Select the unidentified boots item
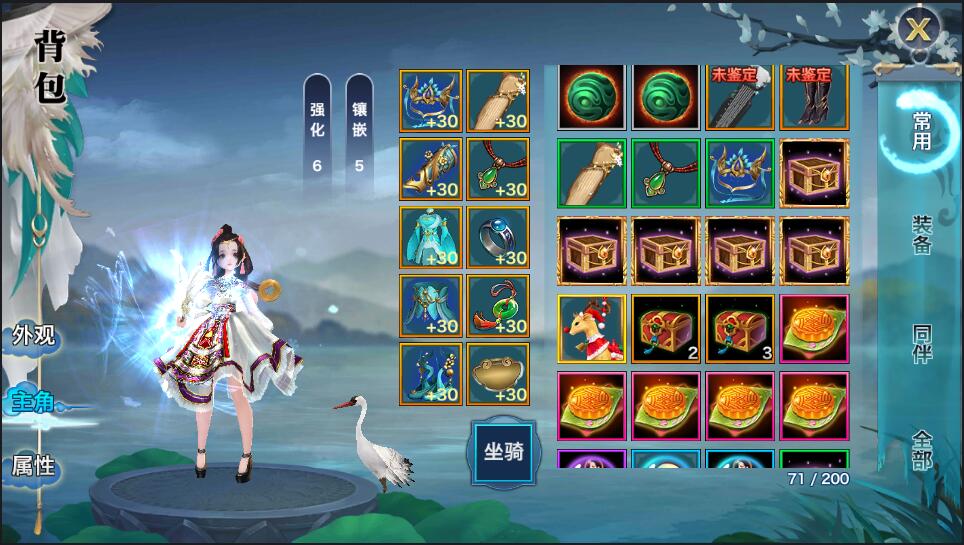Image resolution: width=964 pixels, height=545 pixels. 814,97
